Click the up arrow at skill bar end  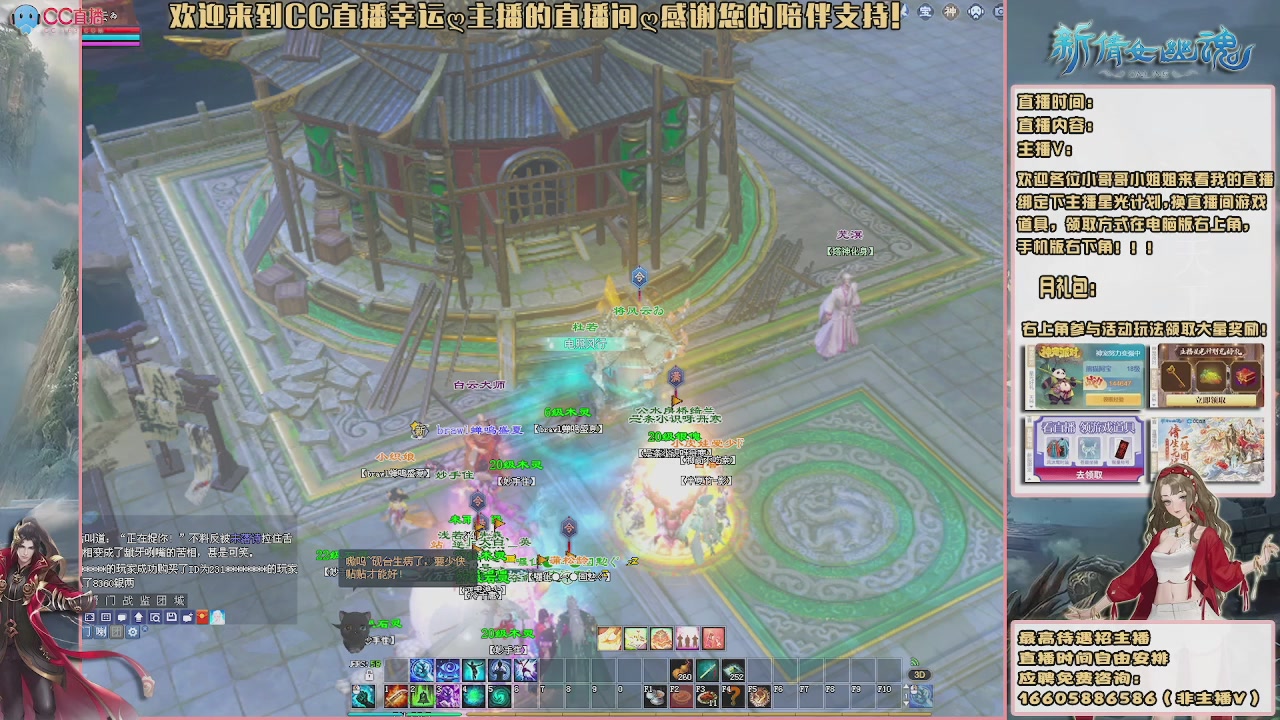(x=906, y=688)
